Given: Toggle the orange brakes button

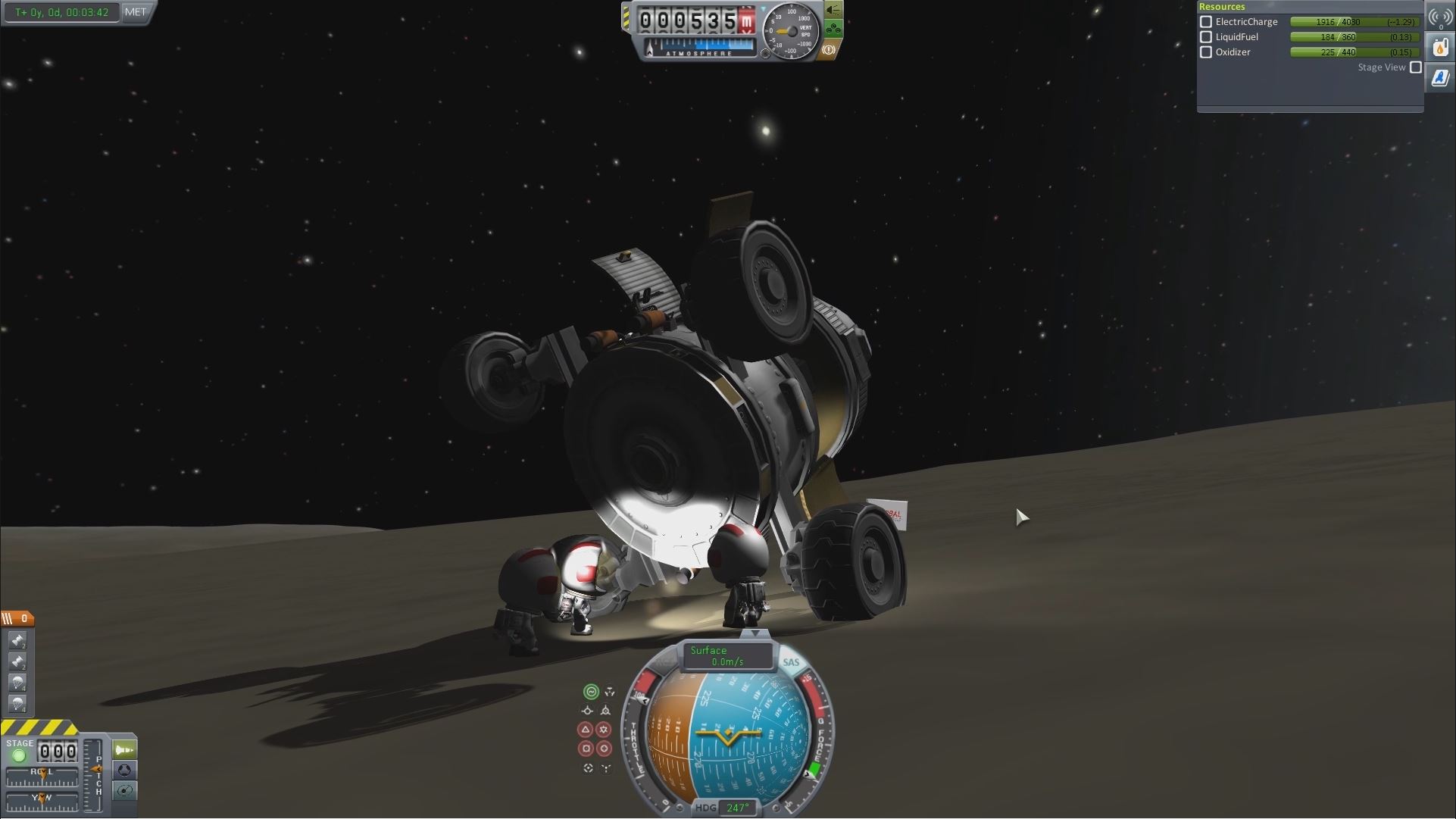Looking at the screenshot, I should (x=829, y=50).
